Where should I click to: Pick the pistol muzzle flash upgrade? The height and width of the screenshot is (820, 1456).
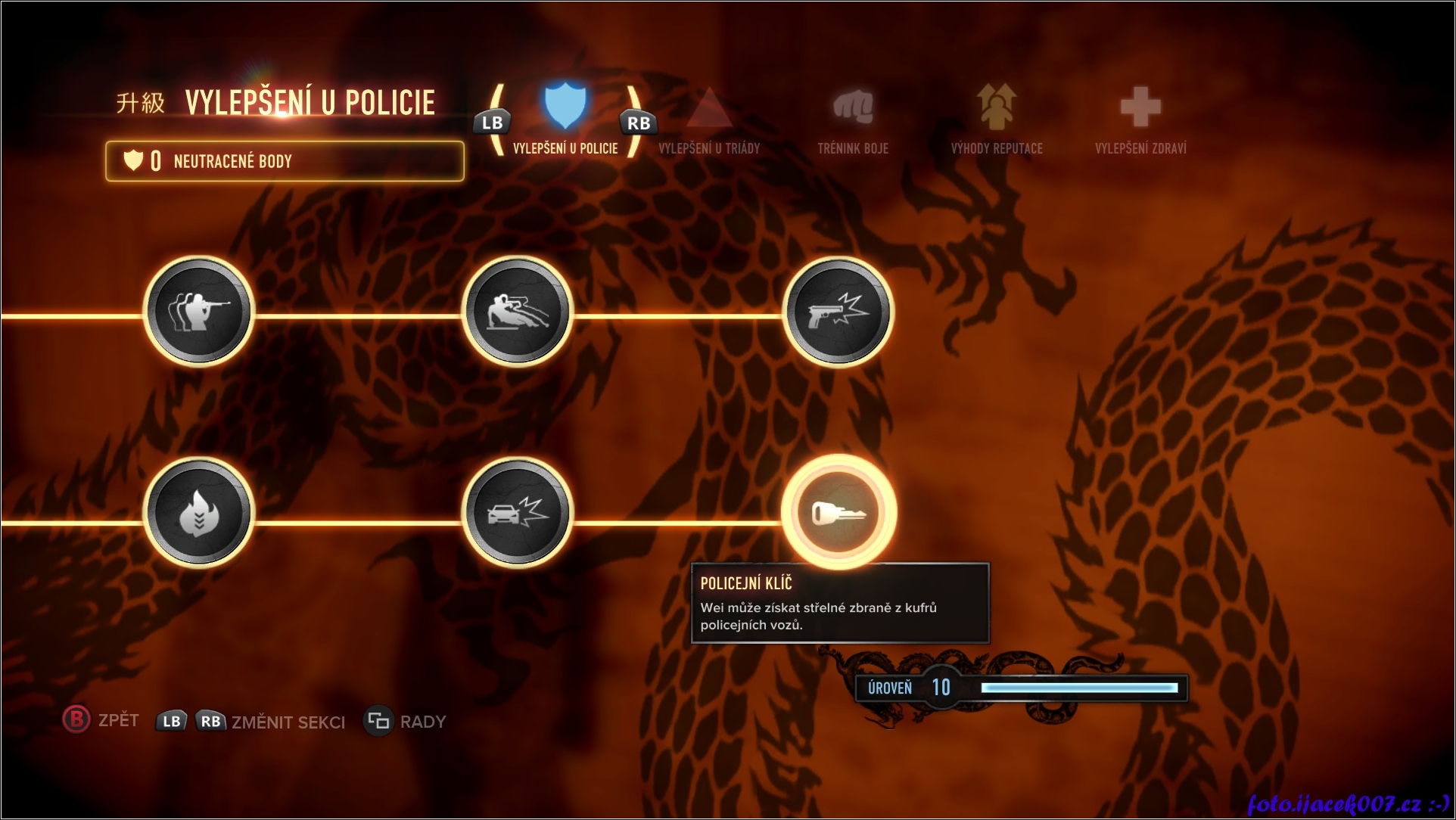coord(838,312)
